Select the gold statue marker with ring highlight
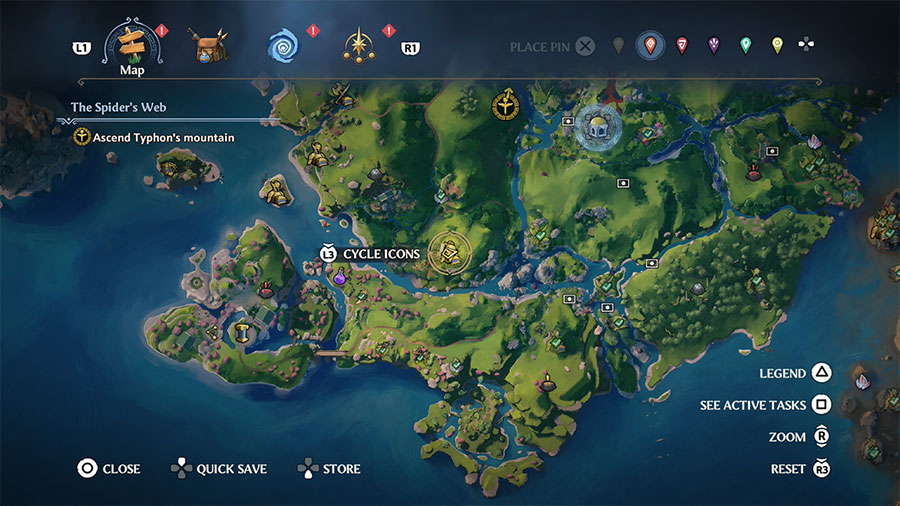 449,252
